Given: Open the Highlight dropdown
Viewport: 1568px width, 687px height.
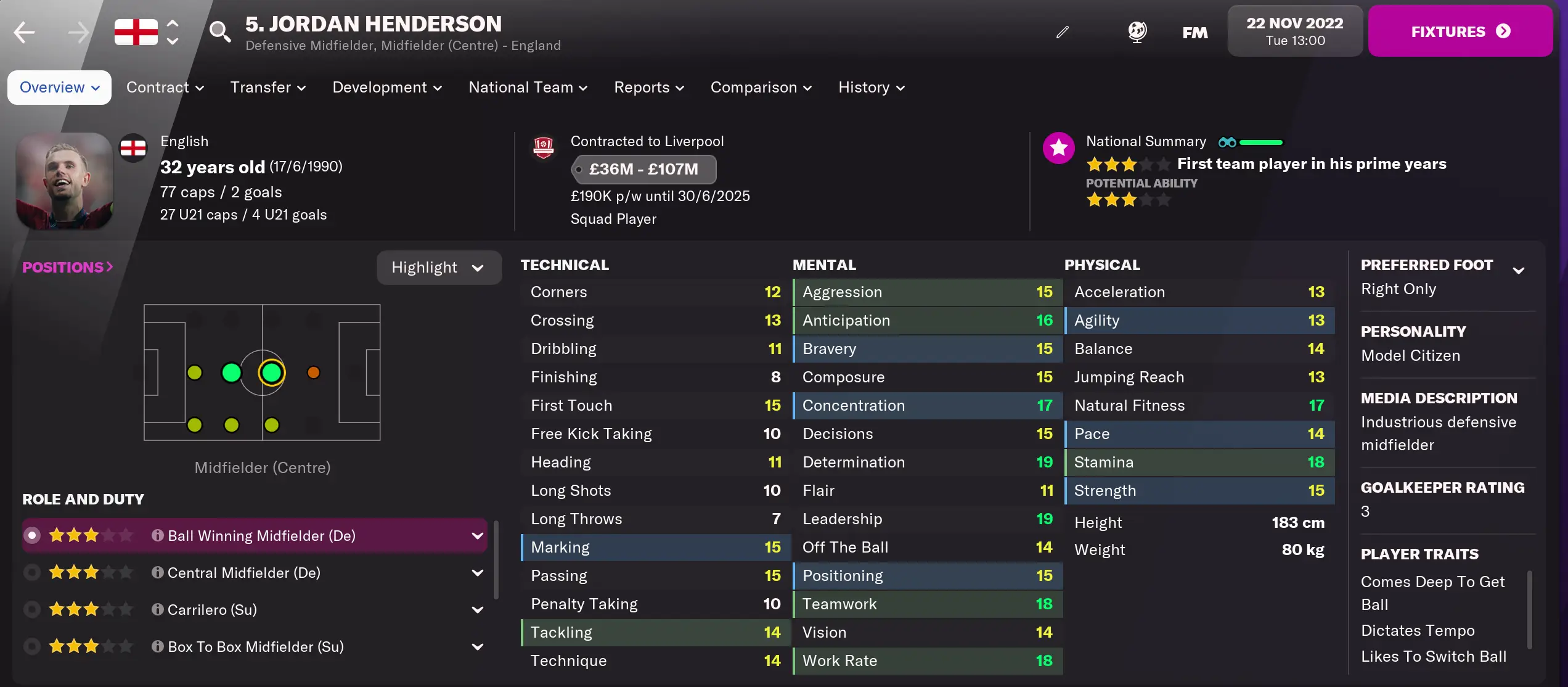Looking at the screenshot, I should click(439, 267).
